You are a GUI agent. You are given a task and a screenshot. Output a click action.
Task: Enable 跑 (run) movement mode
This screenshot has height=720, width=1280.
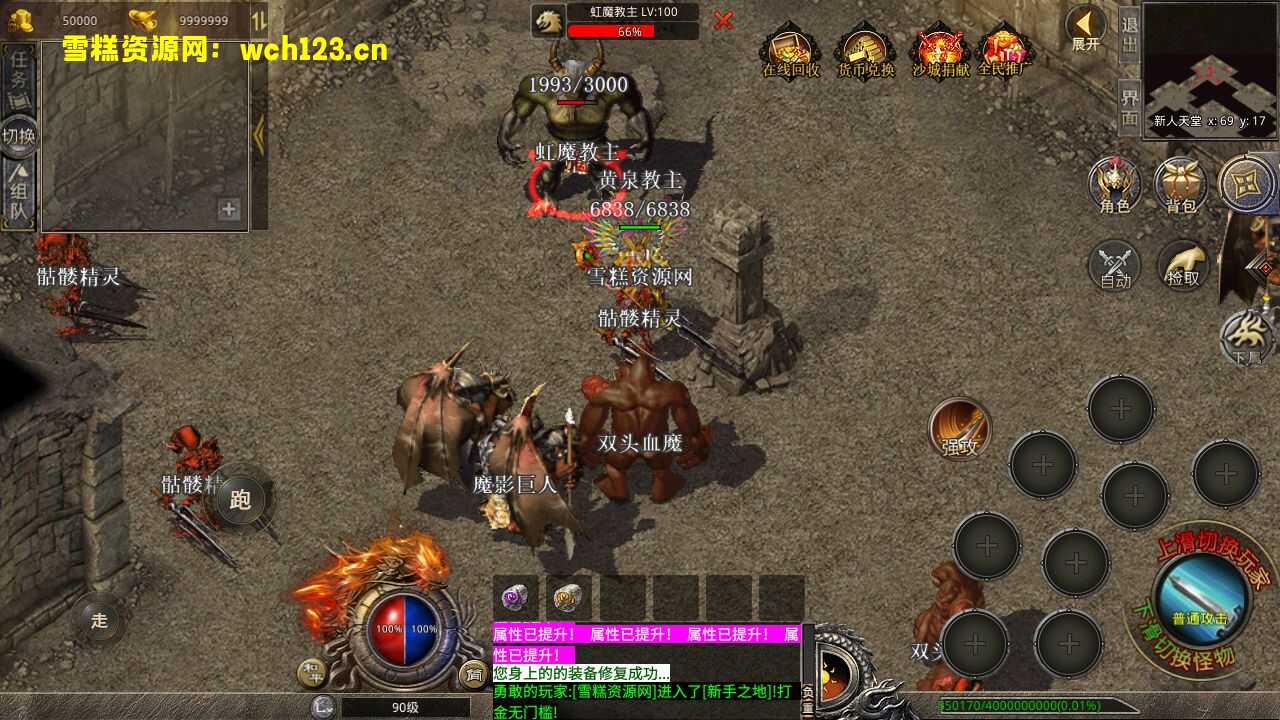coord(243,498)
